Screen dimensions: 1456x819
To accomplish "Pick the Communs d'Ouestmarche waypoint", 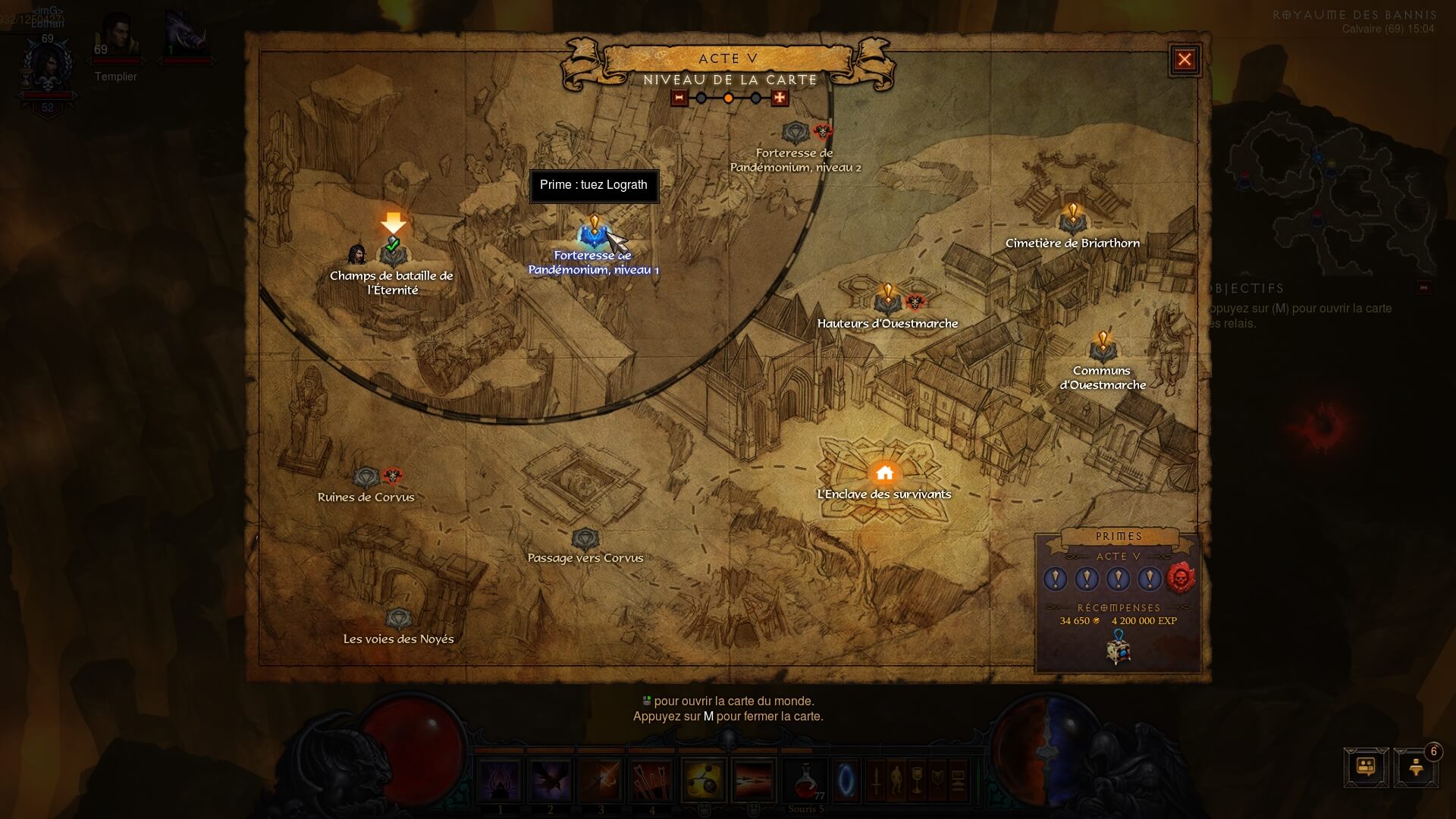I will click(x=1103, y=350).
